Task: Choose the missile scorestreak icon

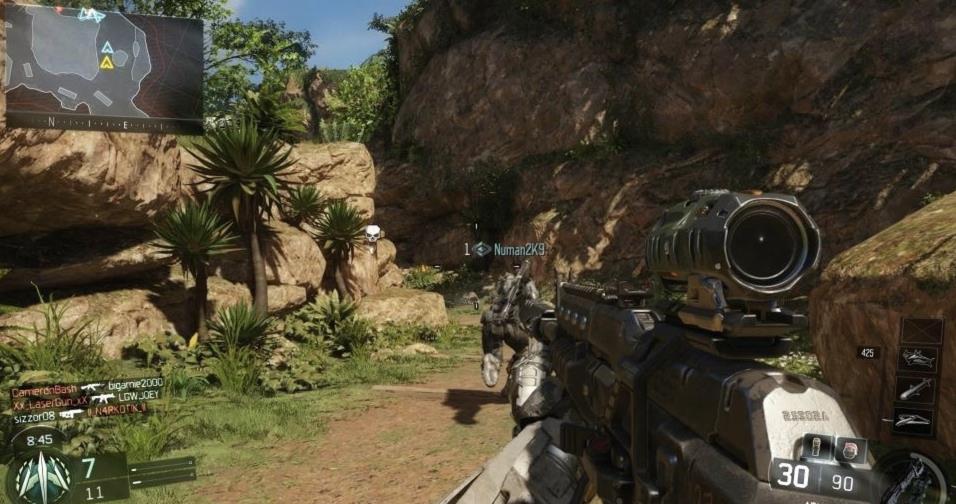Action: tap(919, 390)
